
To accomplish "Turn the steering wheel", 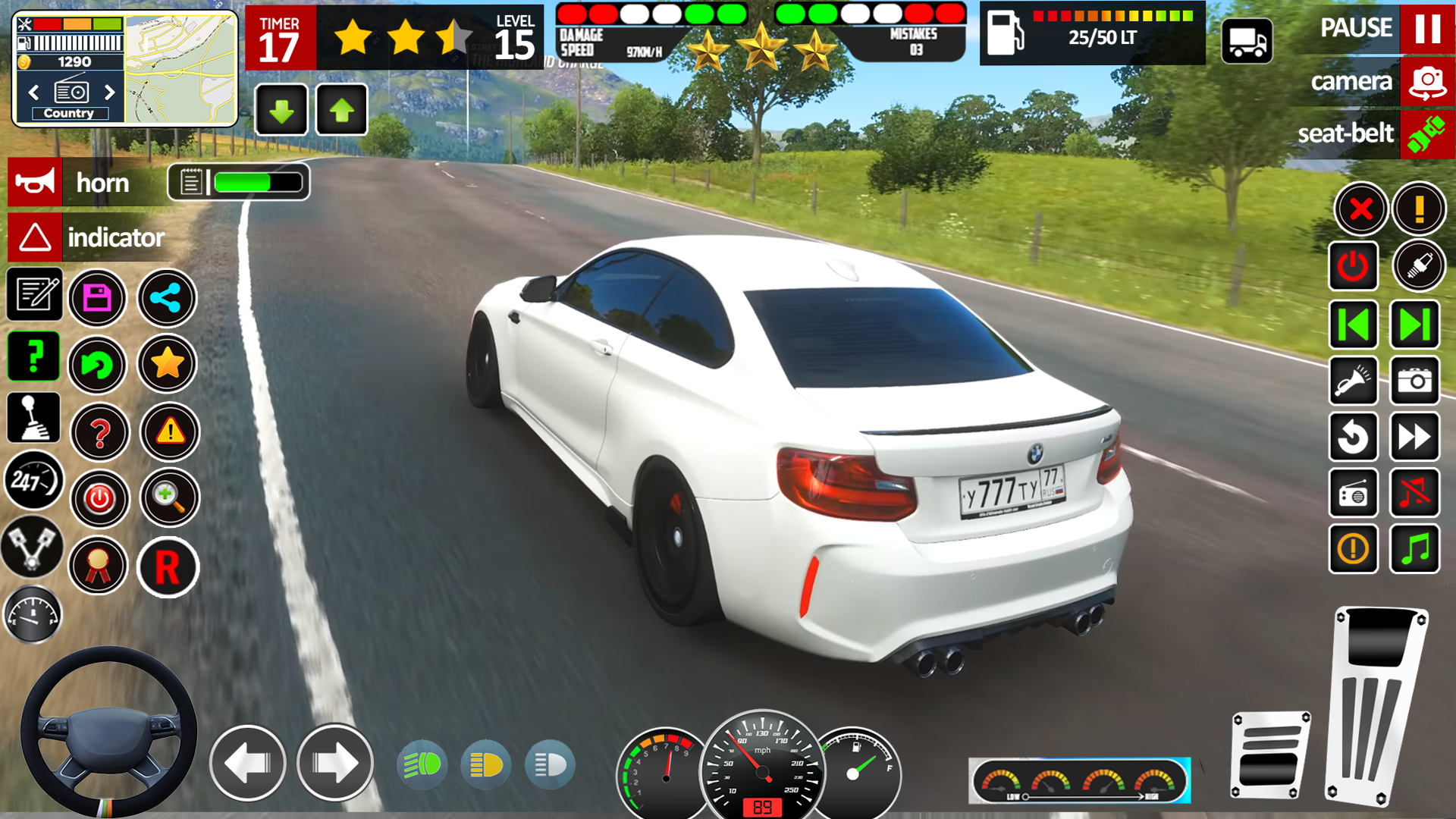I will 110,730.
